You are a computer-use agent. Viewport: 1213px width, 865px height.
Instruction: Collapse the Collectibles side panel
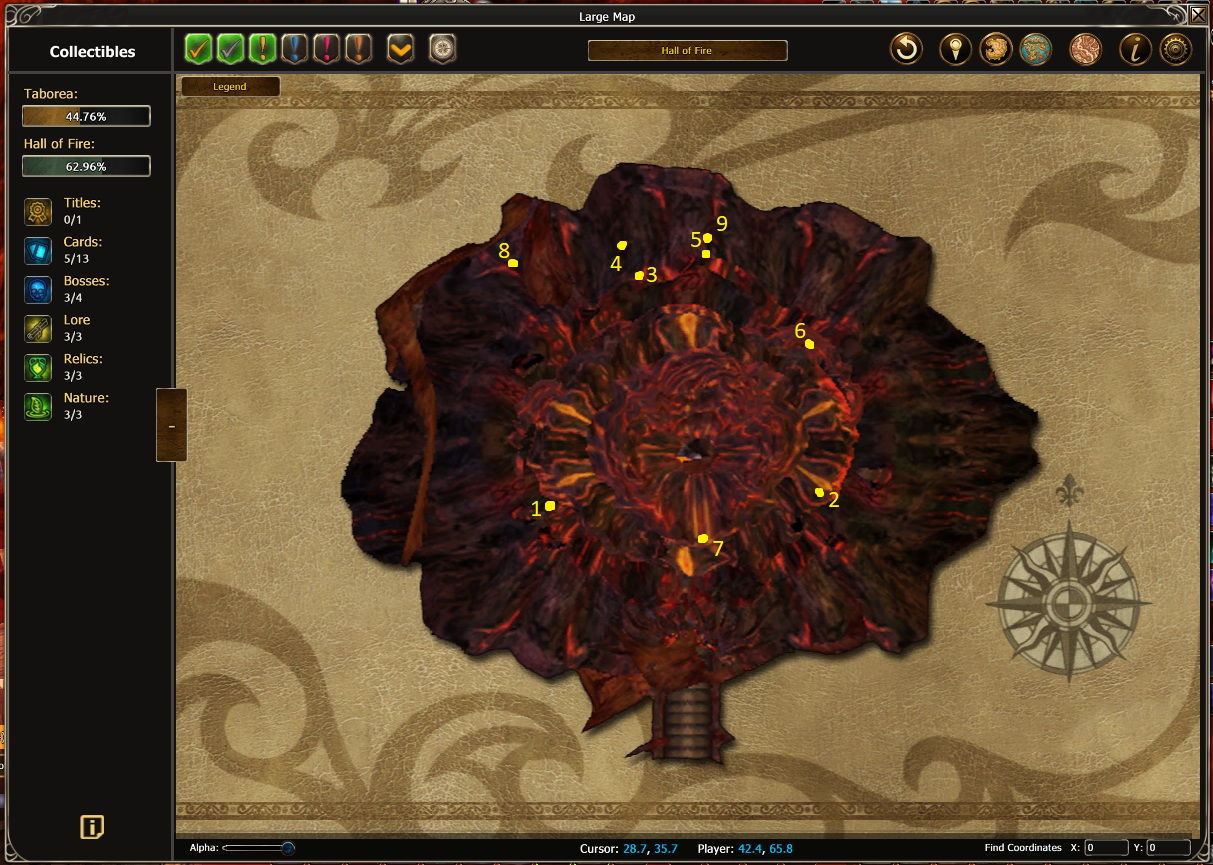tap(171, 425)
